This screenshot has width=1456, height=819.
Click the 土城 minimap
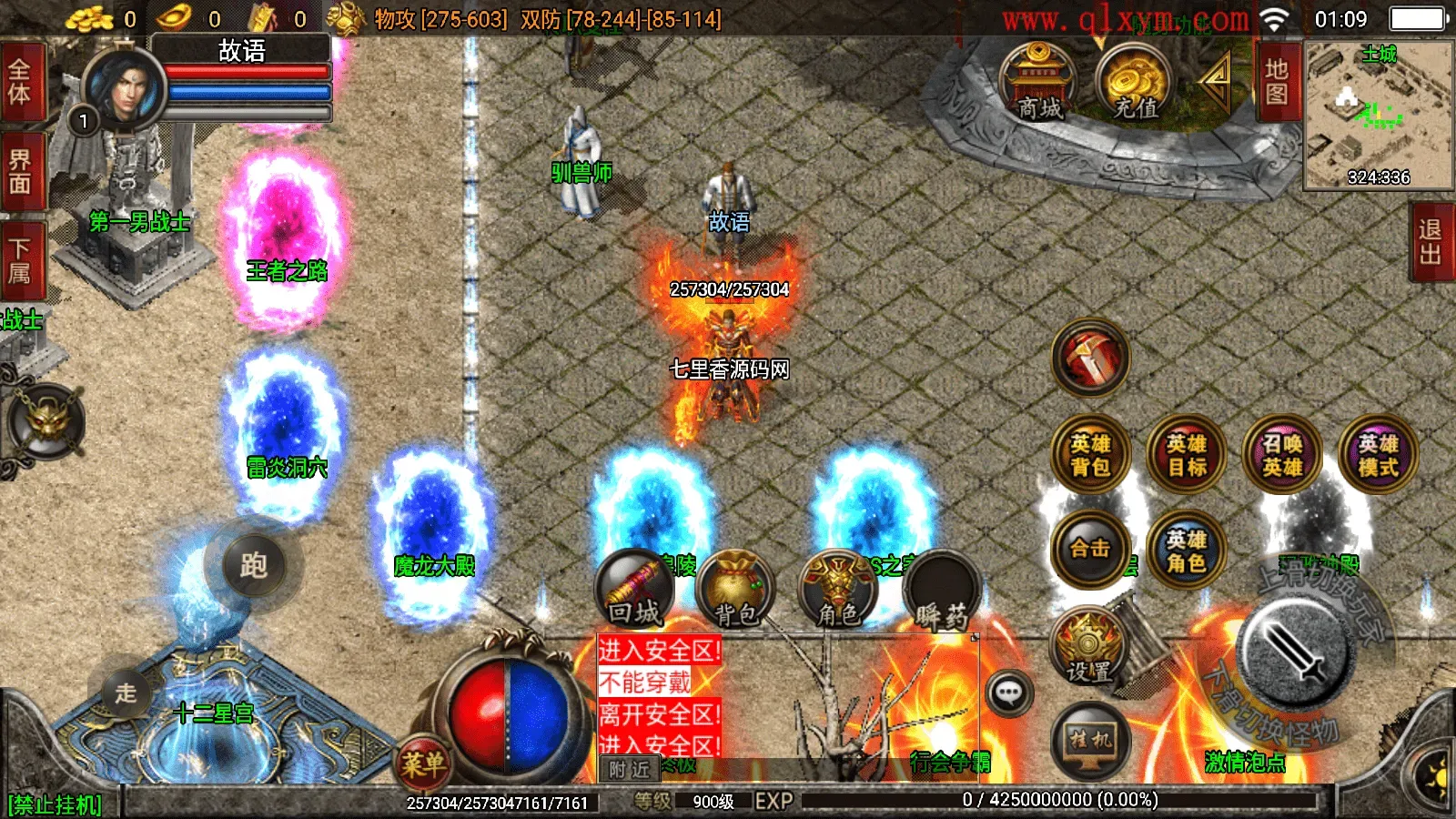(x=1378, y=116)
